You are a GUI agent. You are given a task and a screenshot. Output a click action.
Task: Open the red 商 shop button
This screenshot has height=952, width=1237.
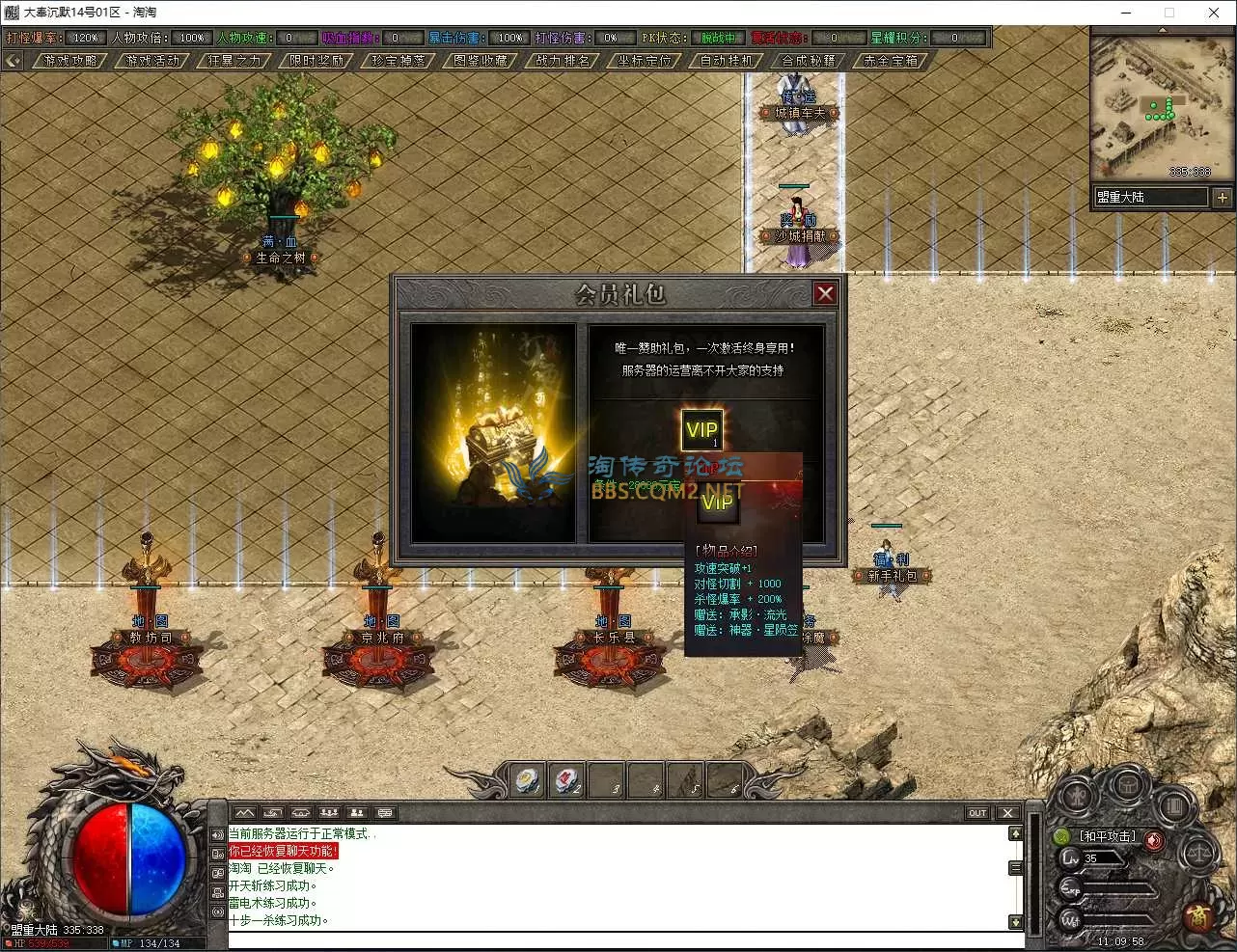coord(1198,914)
